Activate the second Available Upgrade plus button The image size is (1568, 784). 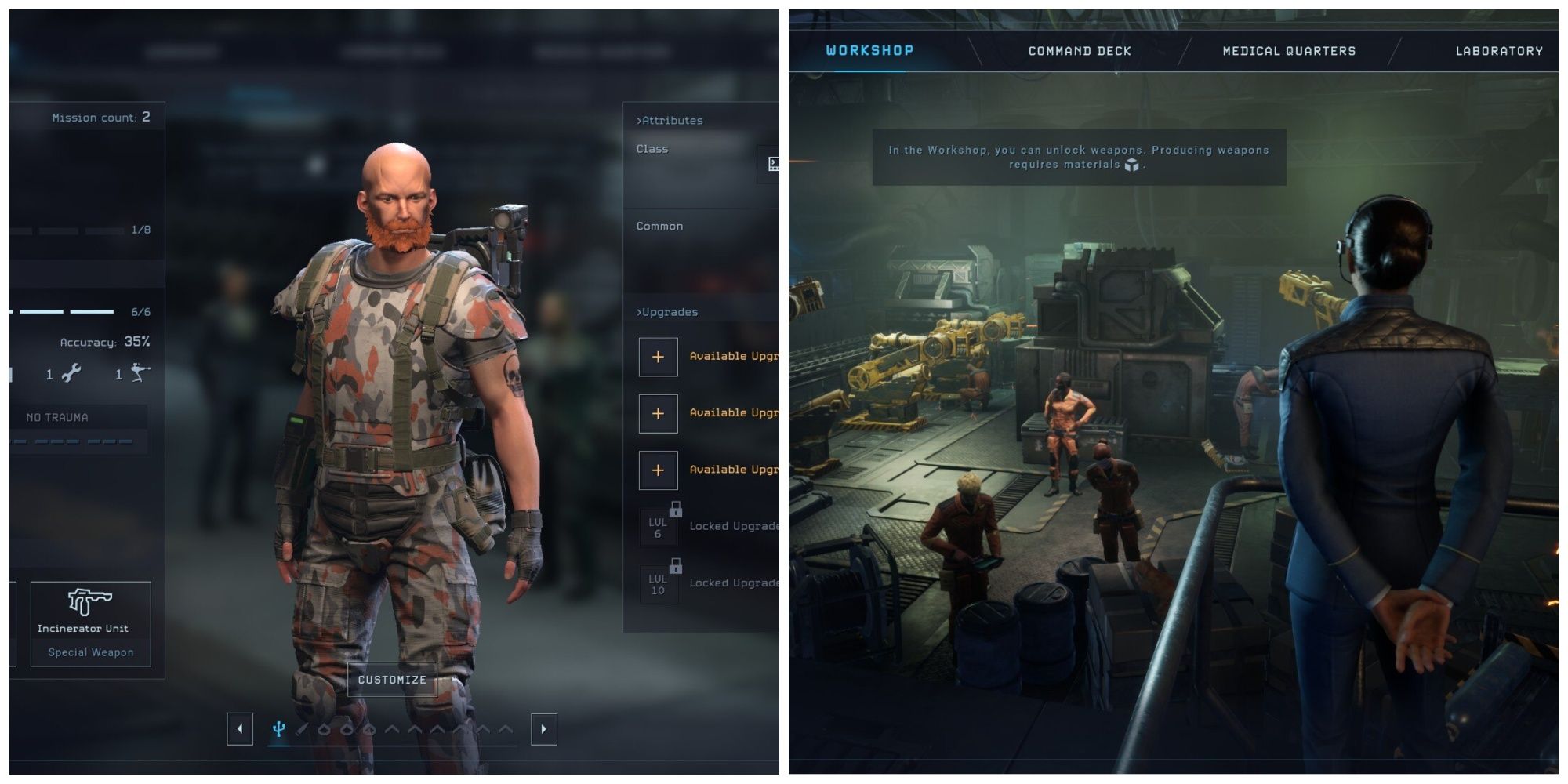pyautogui.click(x=658, y=413)
